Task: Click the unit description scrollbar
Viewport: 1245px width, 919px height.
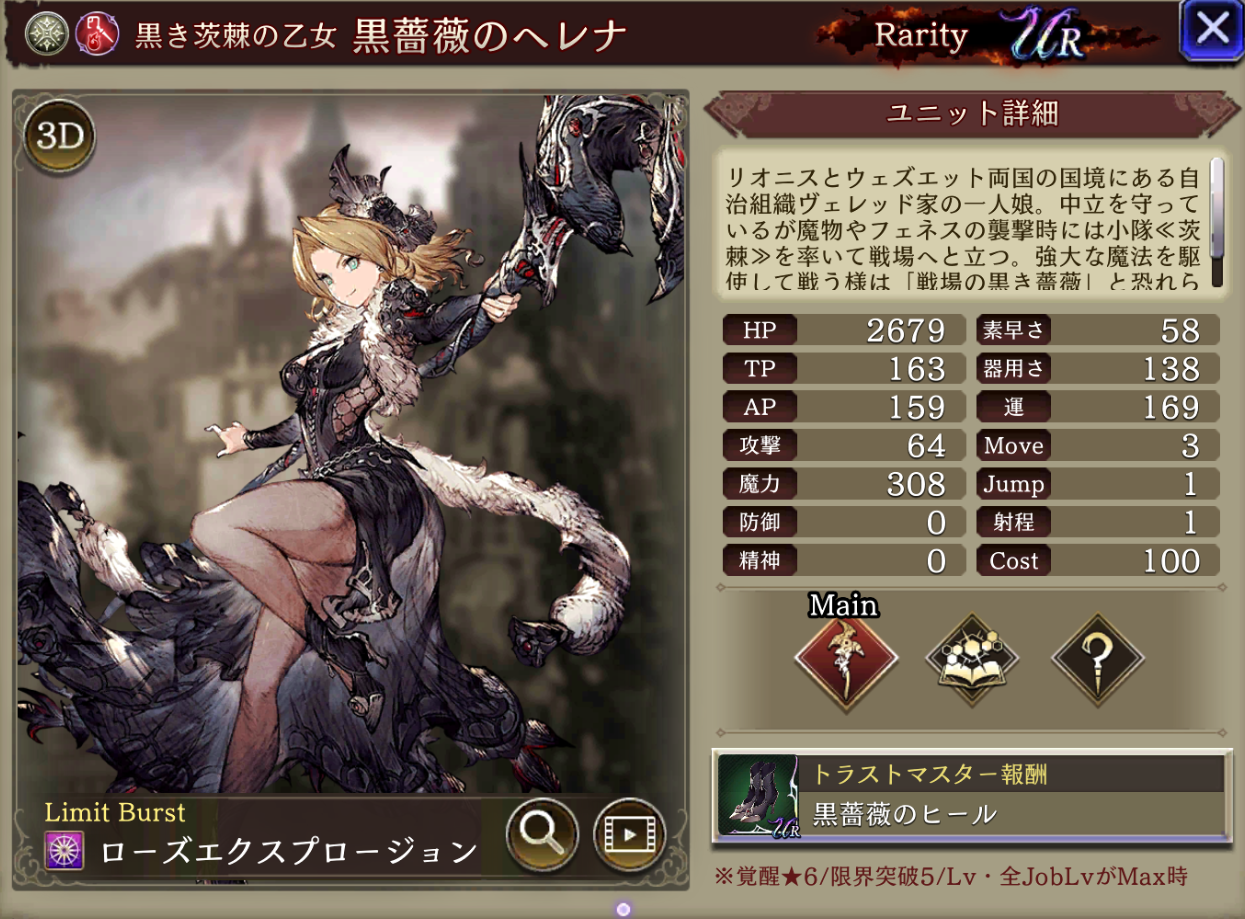Action: pos(1217,222)
